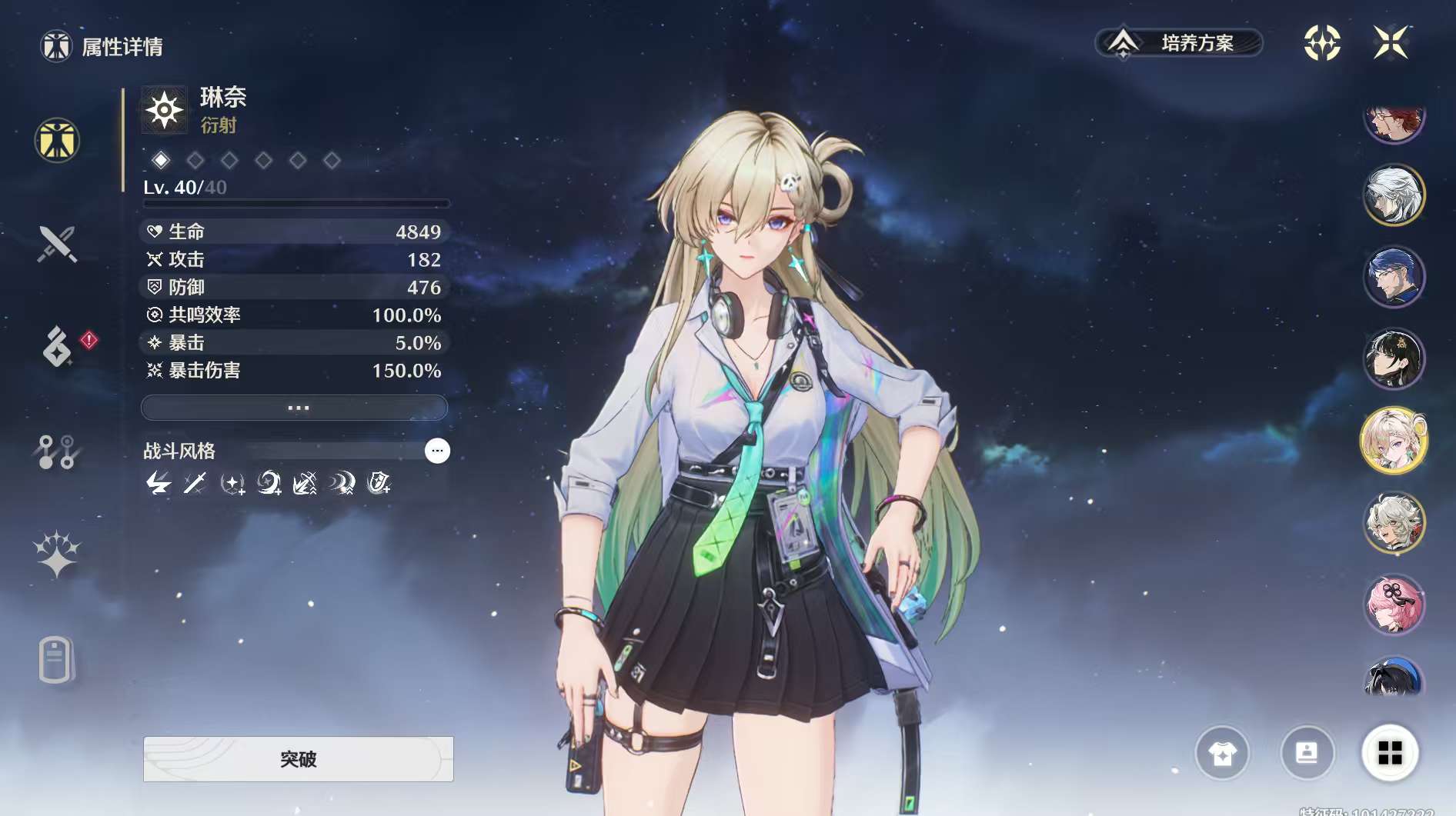
Task: Open the four-square grid view button
Action: click(1390, 753)
